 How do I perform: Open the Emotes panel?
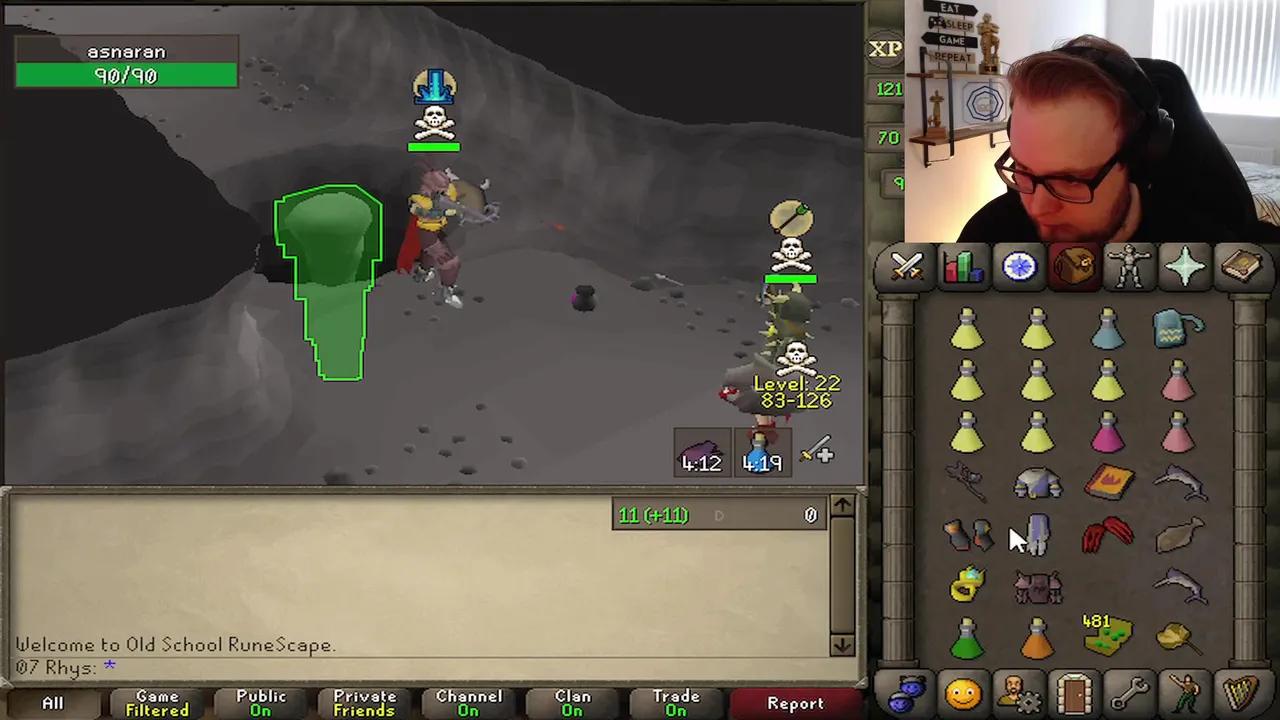coord(1186,690)
